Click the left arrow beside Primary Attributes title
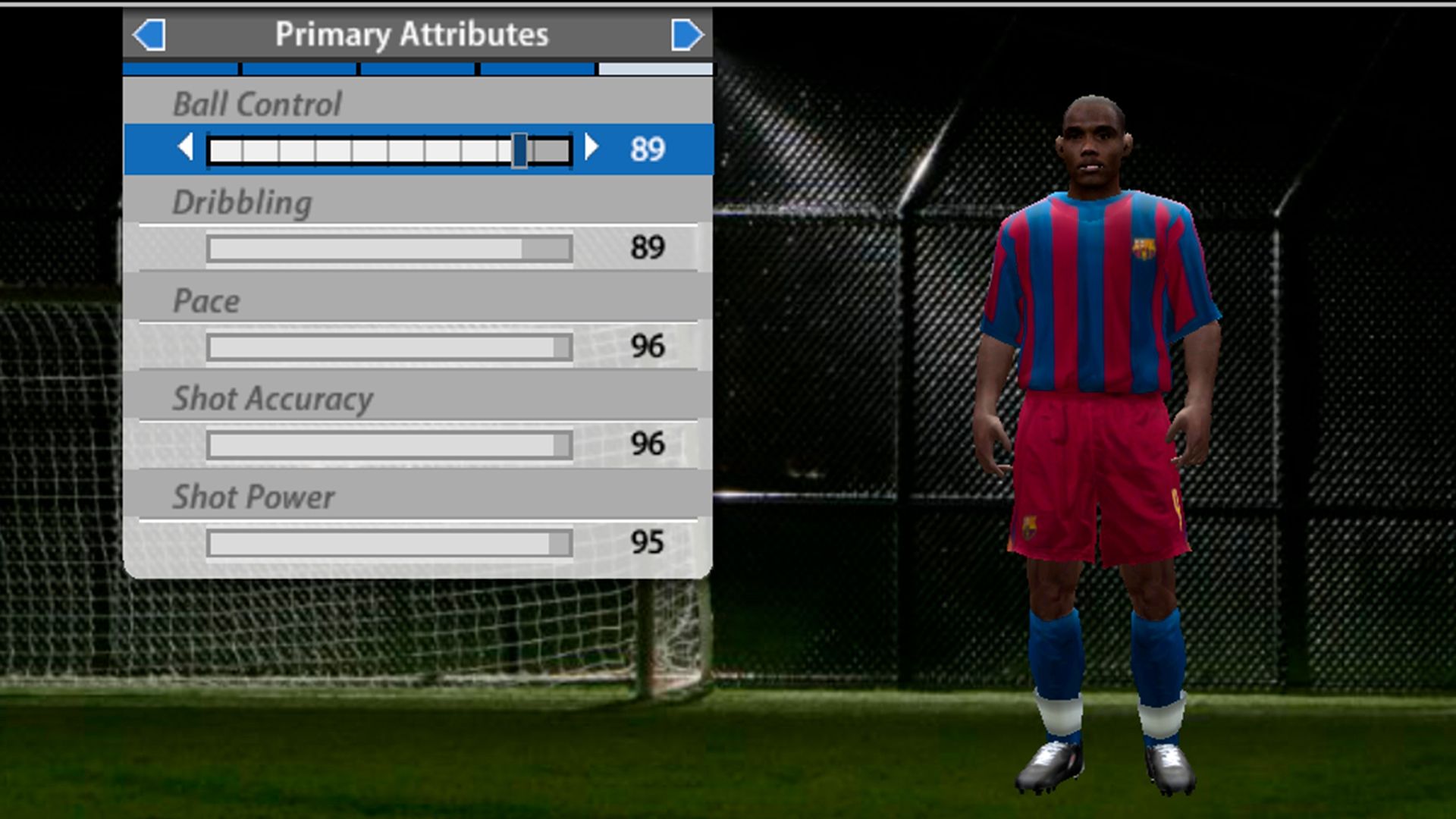Viewport: 1456px width, 819px height. point(149,33)
